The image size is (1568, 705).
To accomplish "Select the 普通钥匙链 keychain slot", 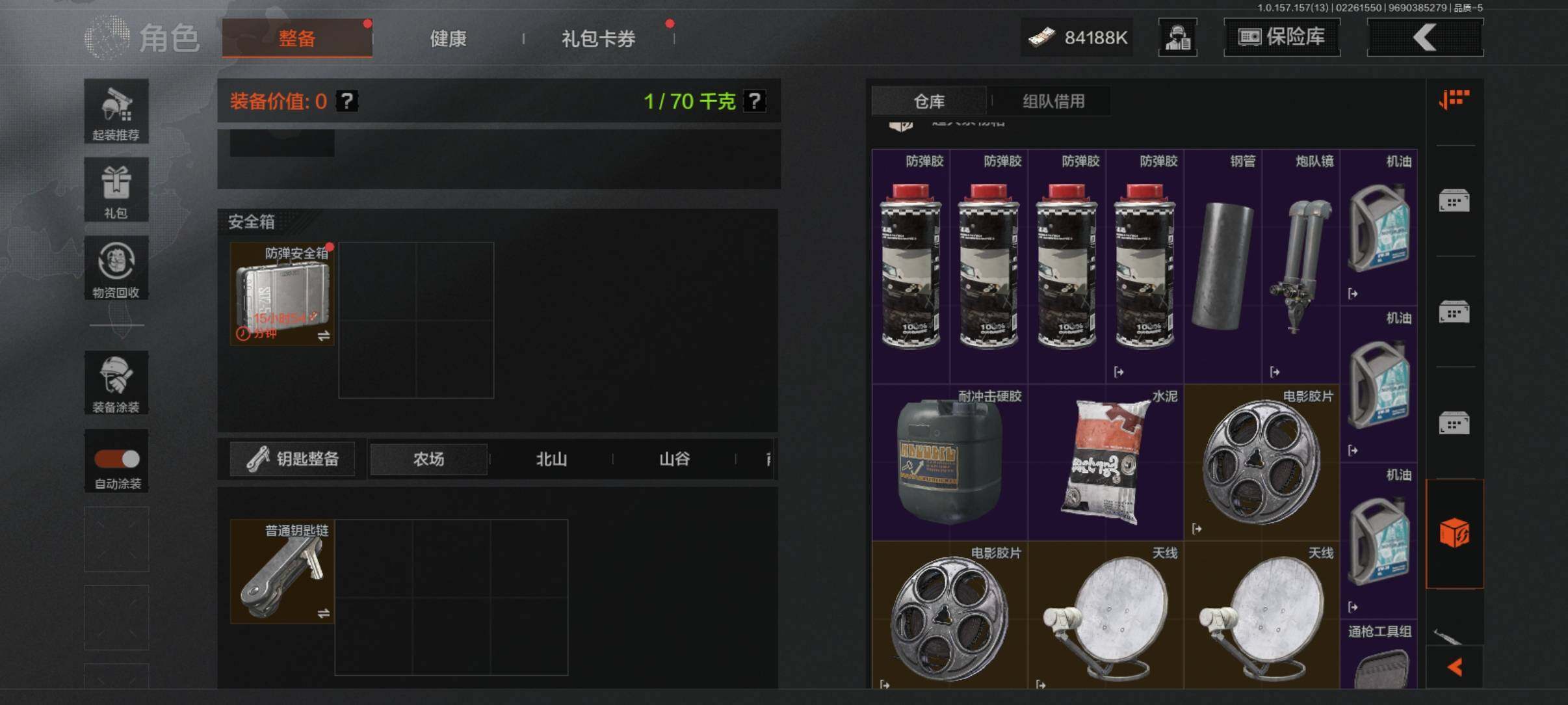I will (x=282, y=571).
